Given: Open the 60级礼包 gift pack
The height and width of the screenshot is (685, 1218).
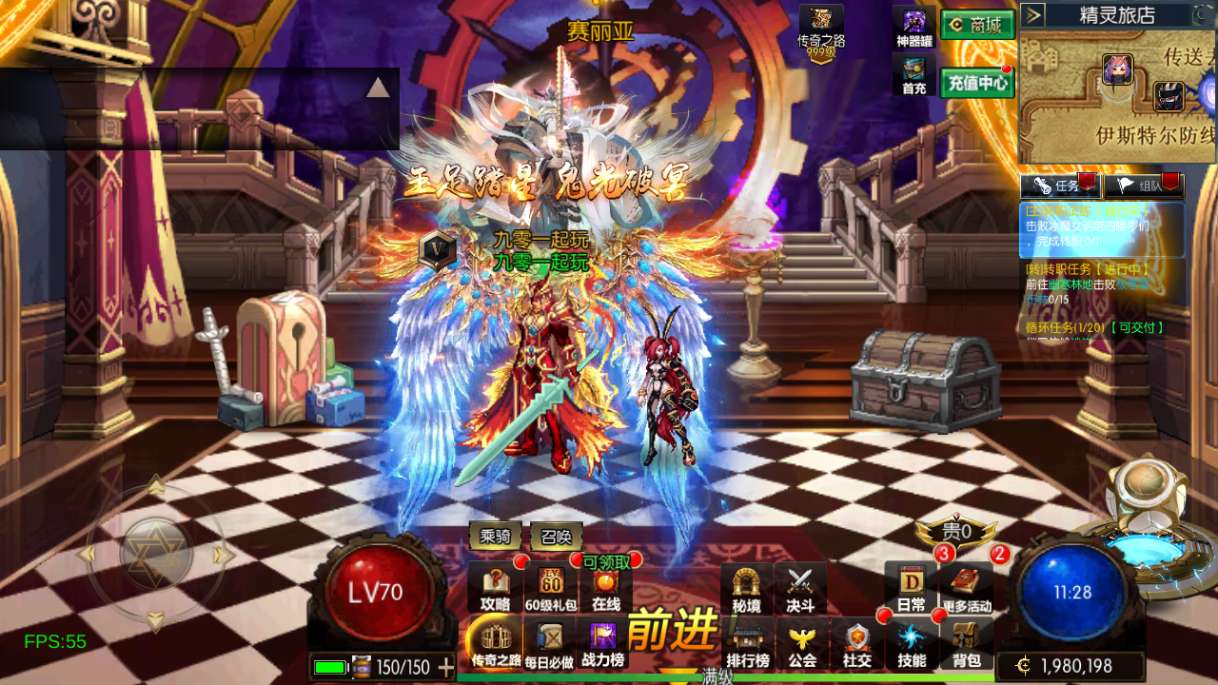Looking at the screenshot, I should tap(551, 588).
